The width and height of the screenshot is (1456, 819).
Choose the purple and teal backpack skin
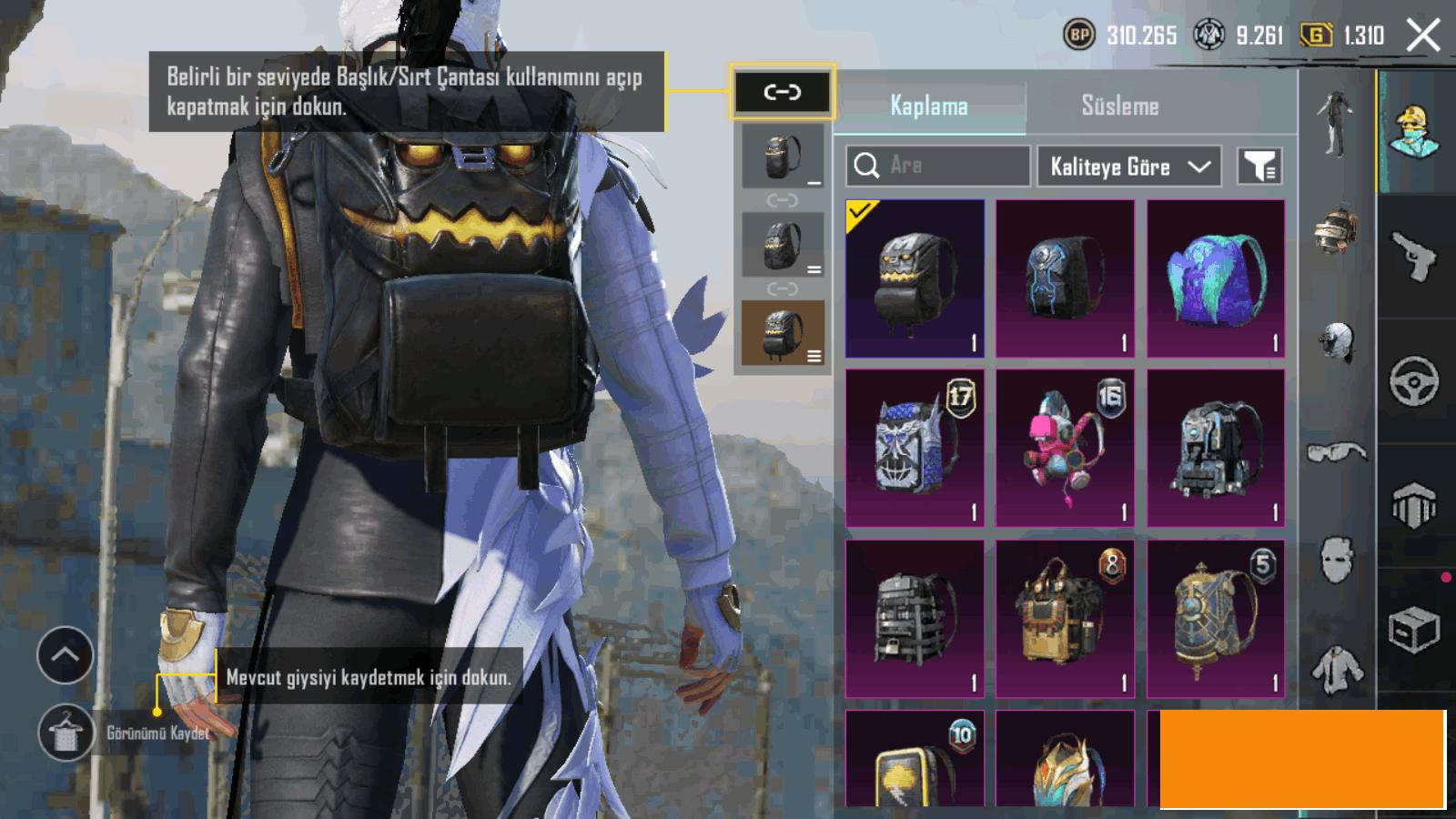tap(1216, 278)
